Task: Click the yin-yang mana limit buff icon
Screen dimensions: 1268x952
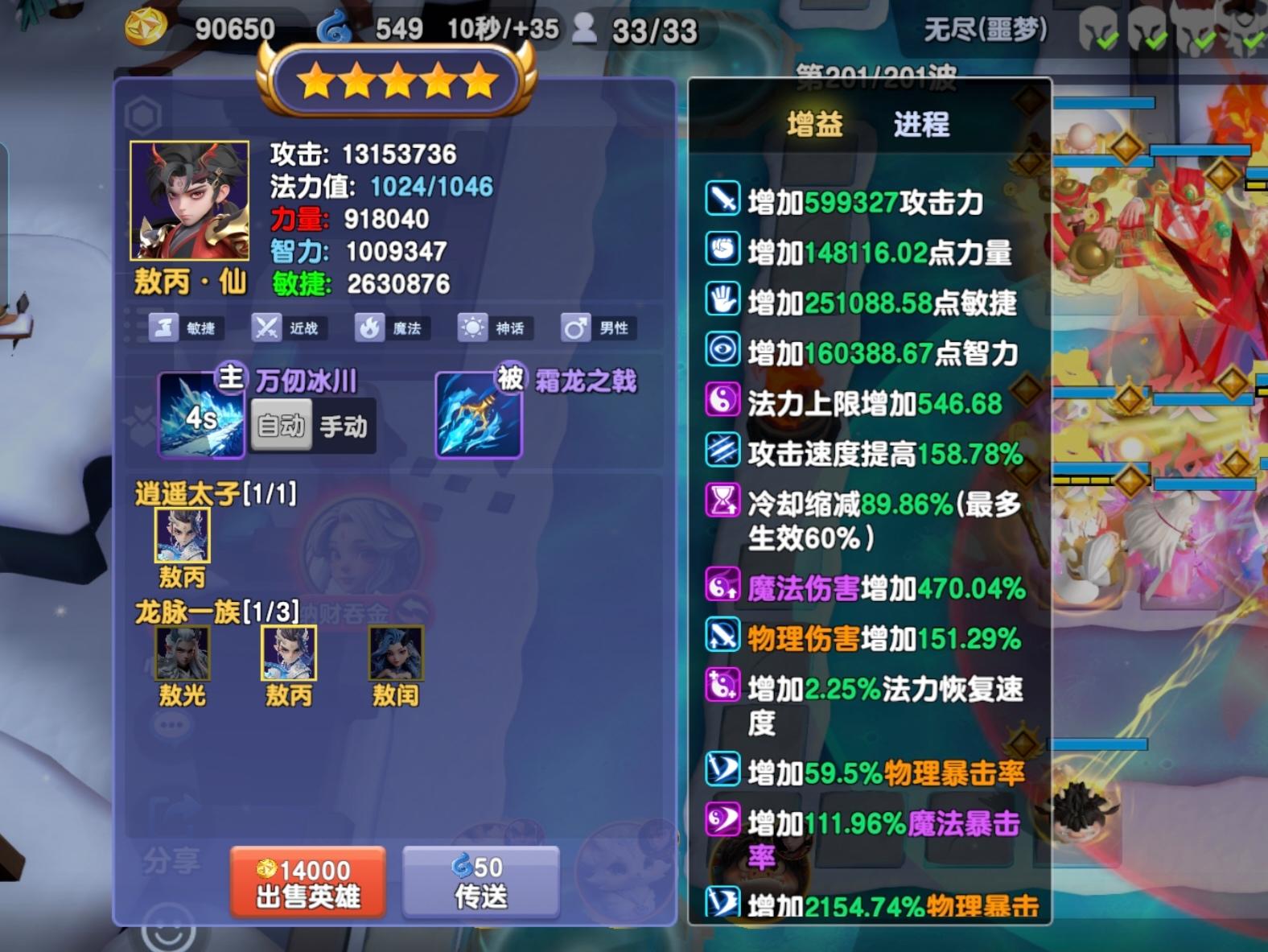Action: click(x=722, y=400)
